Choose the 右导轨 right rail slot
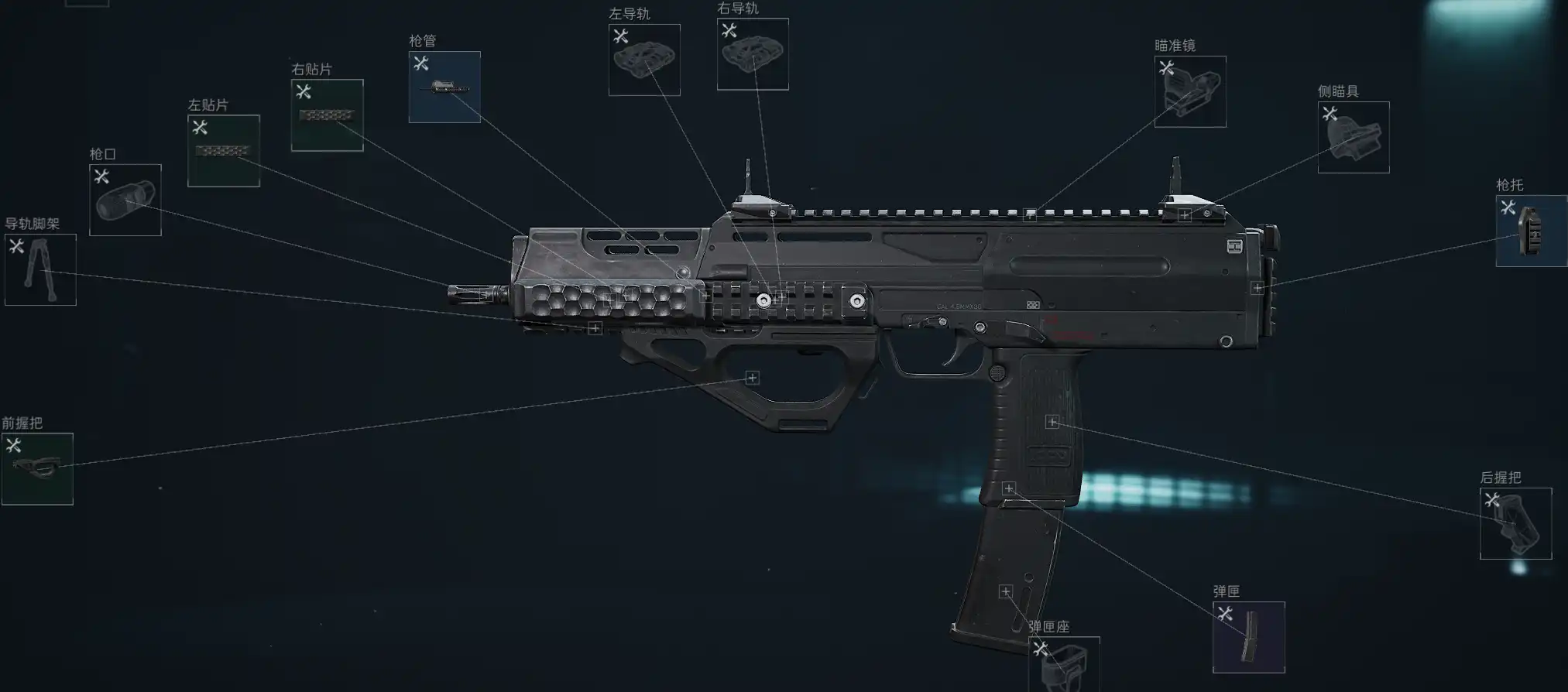Screen dimensions: 1568x692 coord(753,54)
